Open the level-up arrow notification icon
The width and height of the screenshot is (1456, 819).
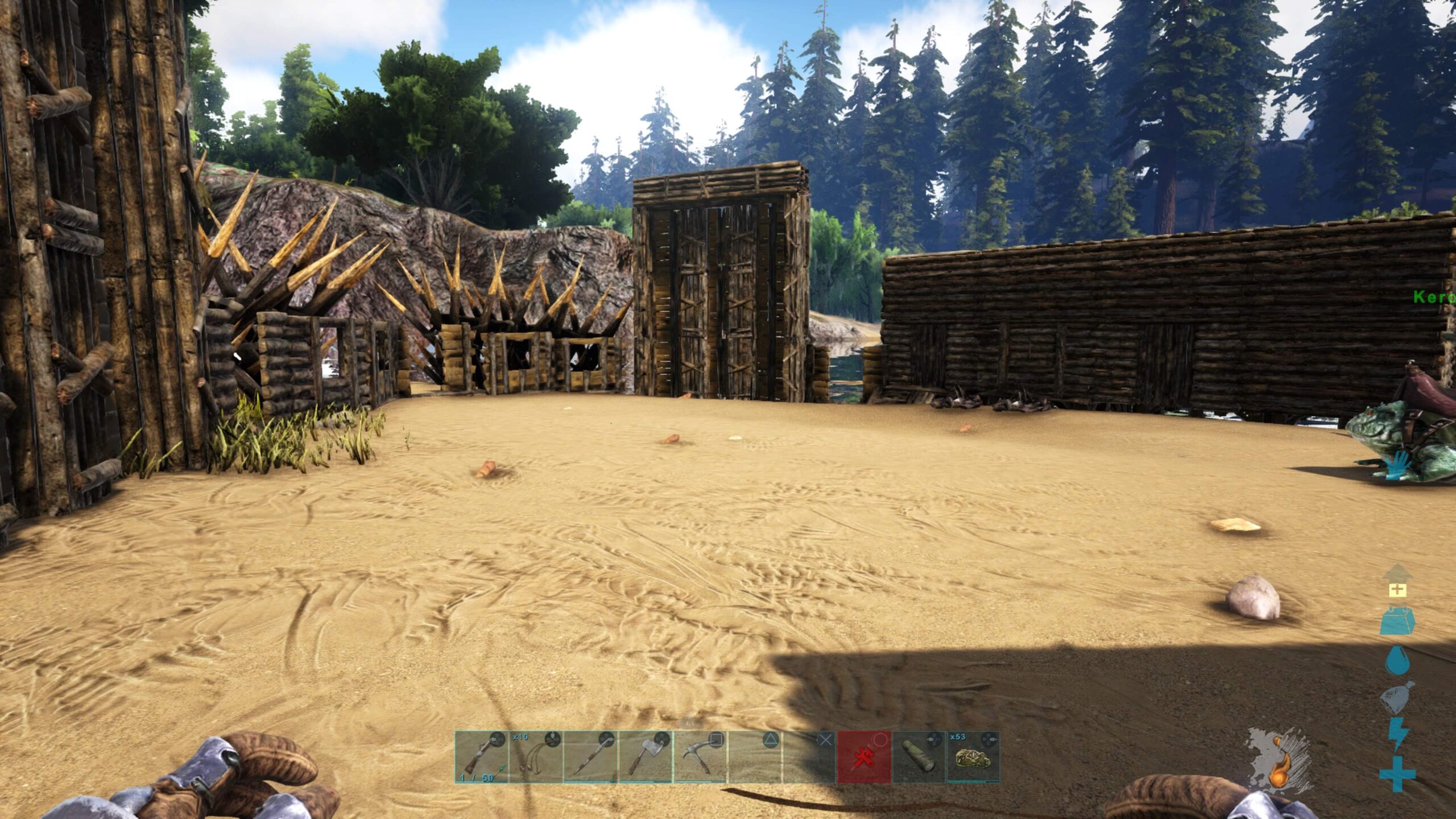(1396, 581)
